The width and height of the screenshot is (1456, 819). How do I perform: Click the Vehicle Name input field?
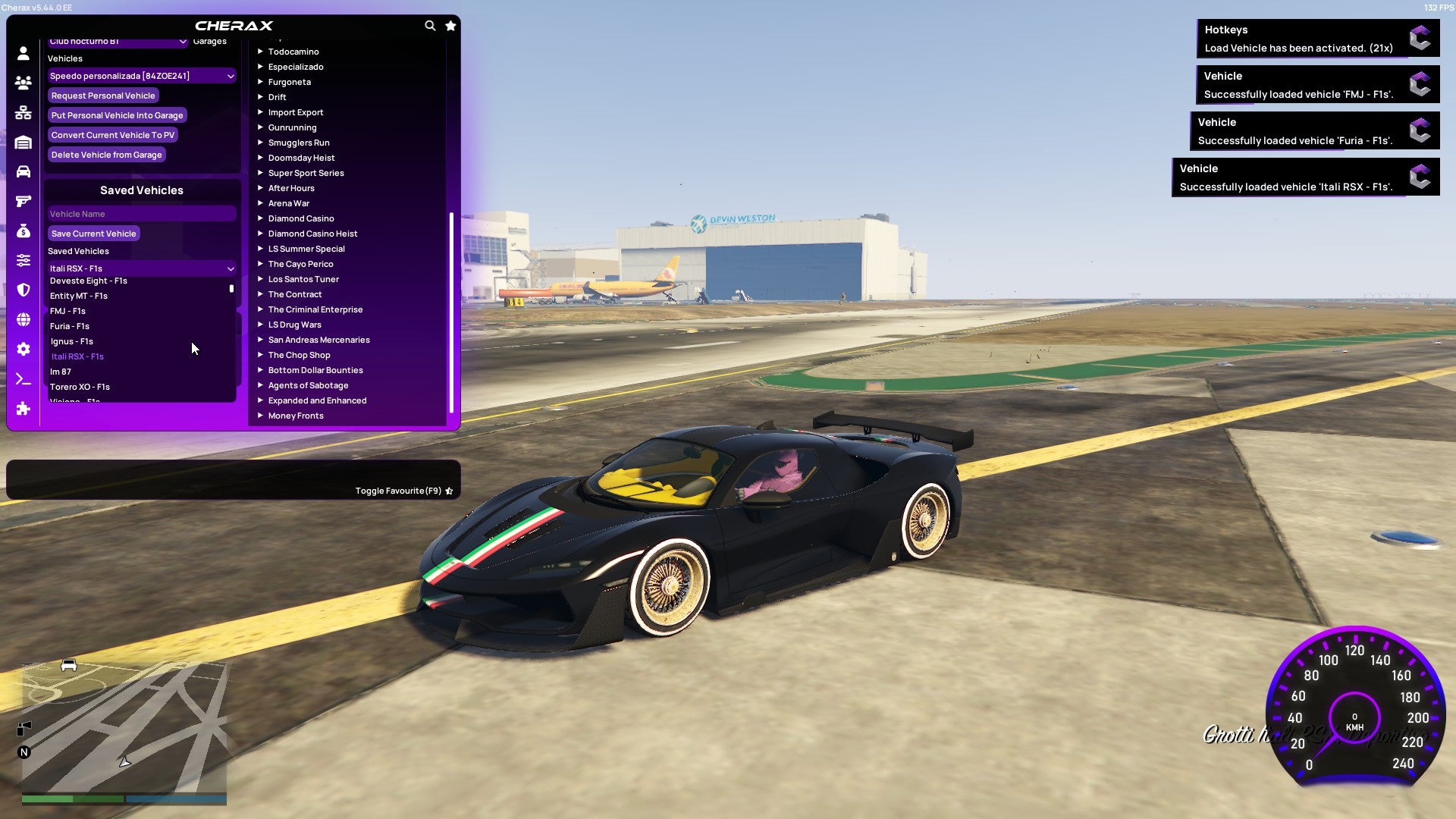coord(141,213)
